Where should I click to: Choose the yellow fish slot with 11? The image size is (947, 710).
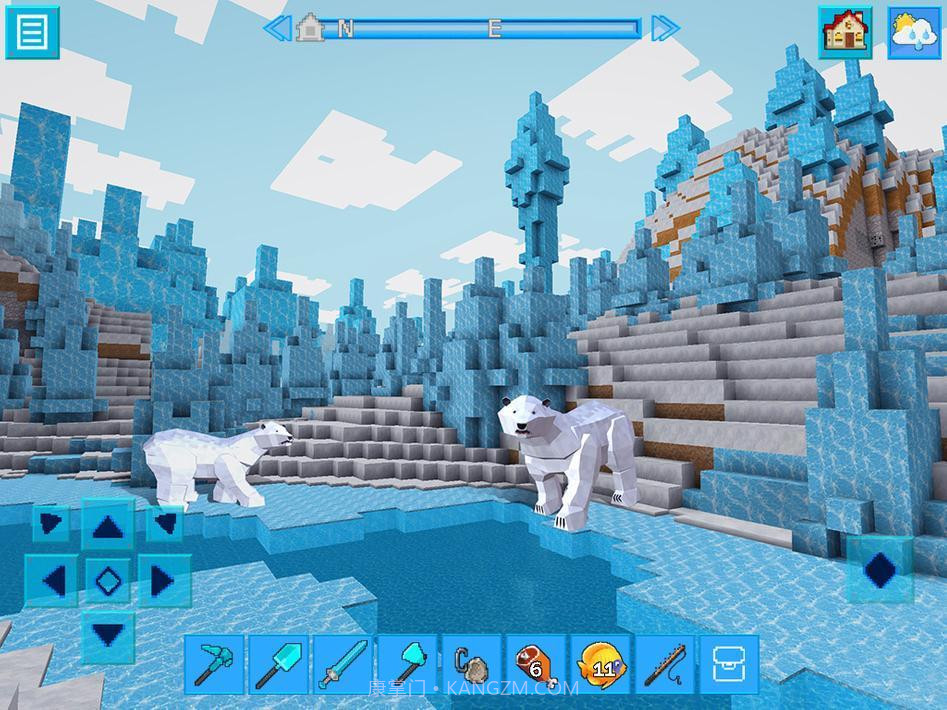tap(600, 664)
